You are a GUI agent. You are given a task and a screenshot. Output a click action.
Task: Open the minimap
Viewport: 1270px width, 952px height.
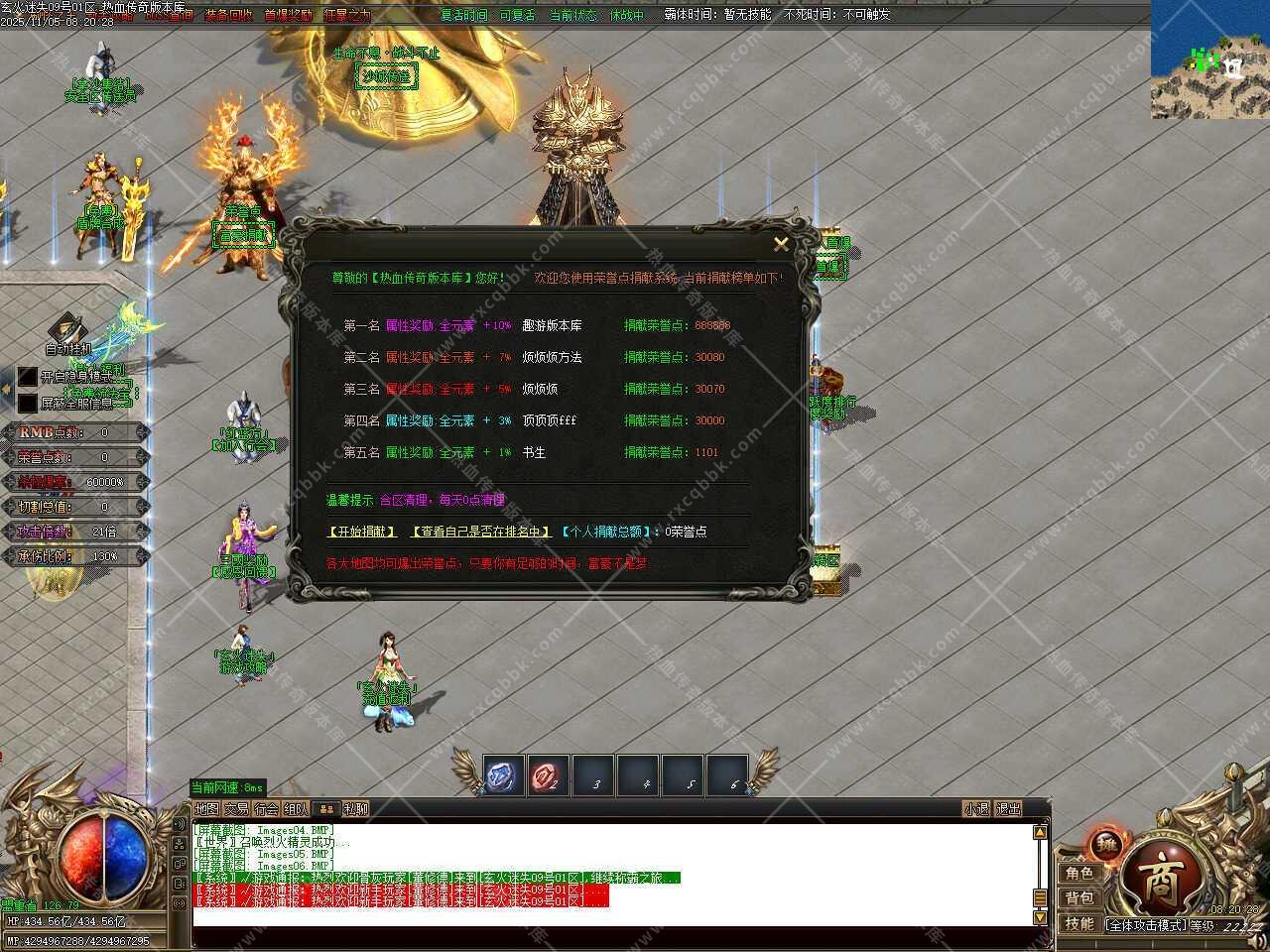click(x=1209, y=61)
